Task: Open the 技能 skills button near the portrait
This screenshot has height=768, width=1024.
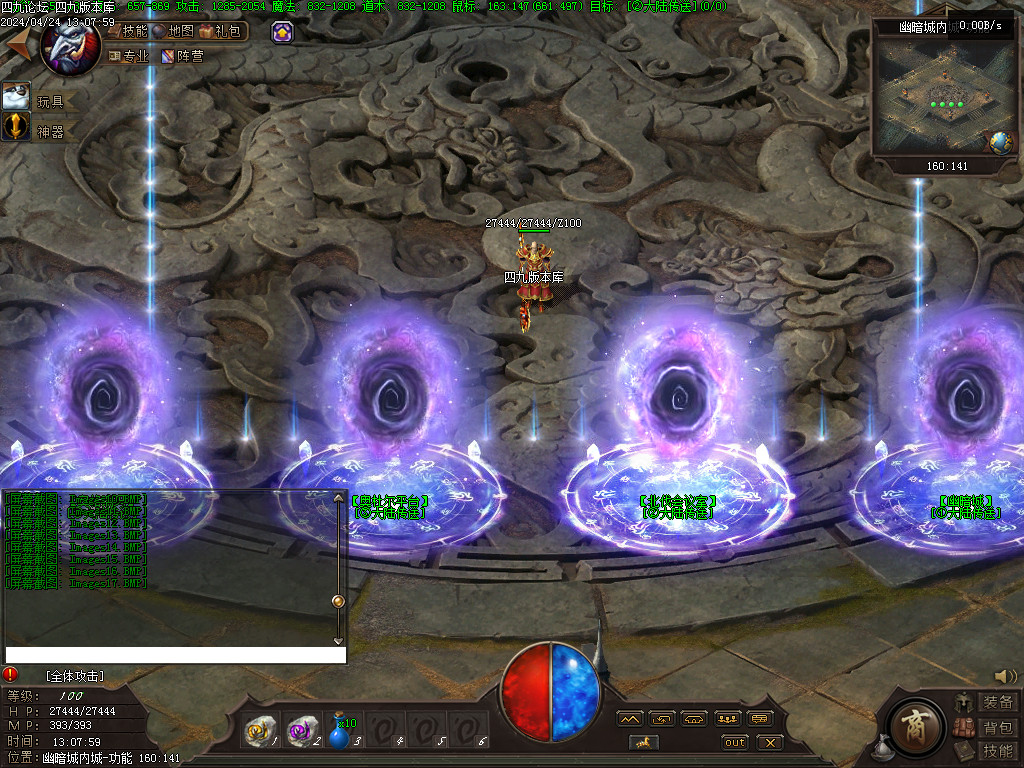Action: [128, 31]
